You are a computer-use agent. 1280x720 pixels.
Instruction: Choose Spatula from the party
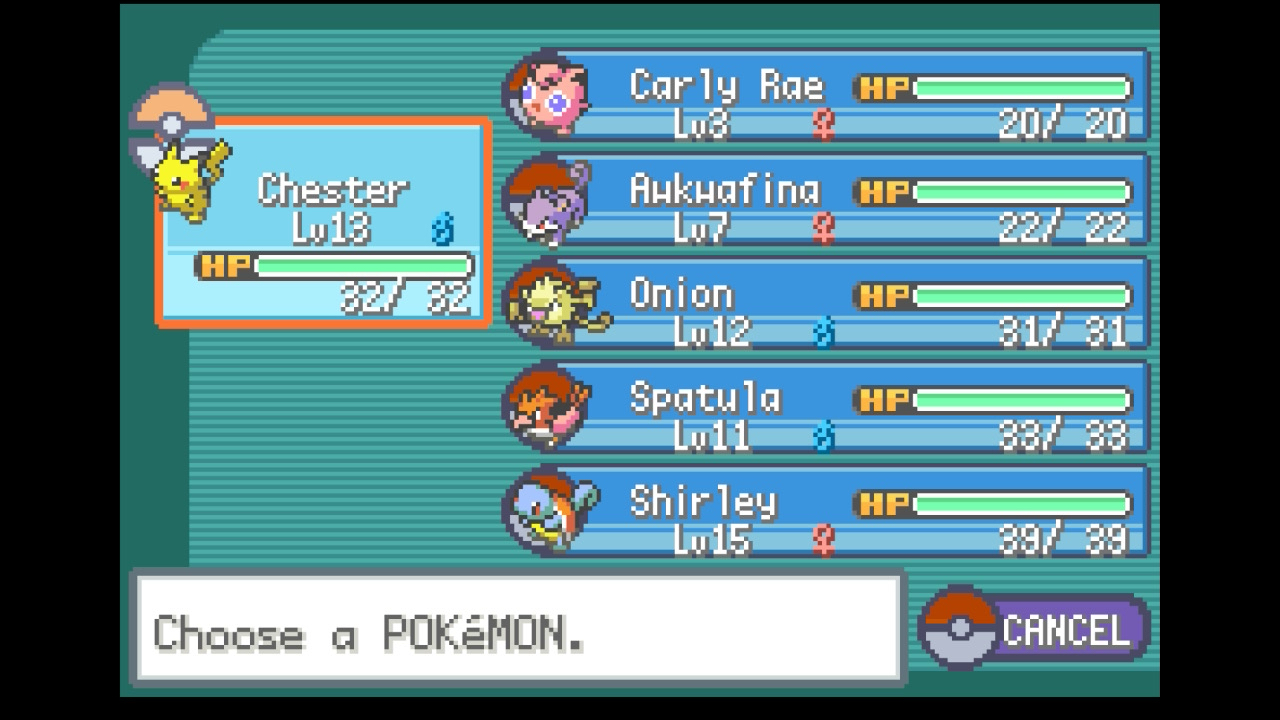click(840, 409)
